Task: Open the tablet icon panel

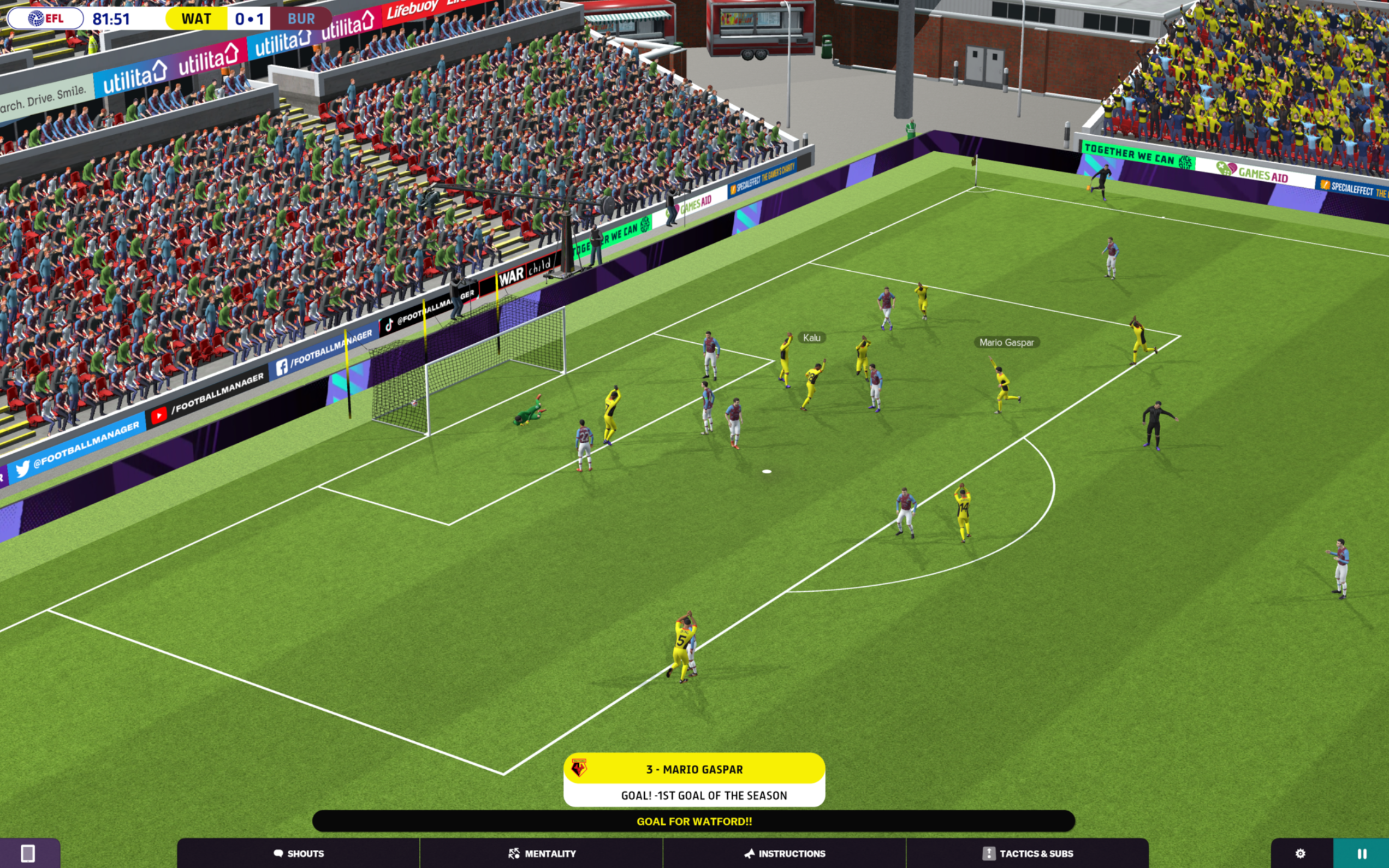Action: [x=28, y=854]
